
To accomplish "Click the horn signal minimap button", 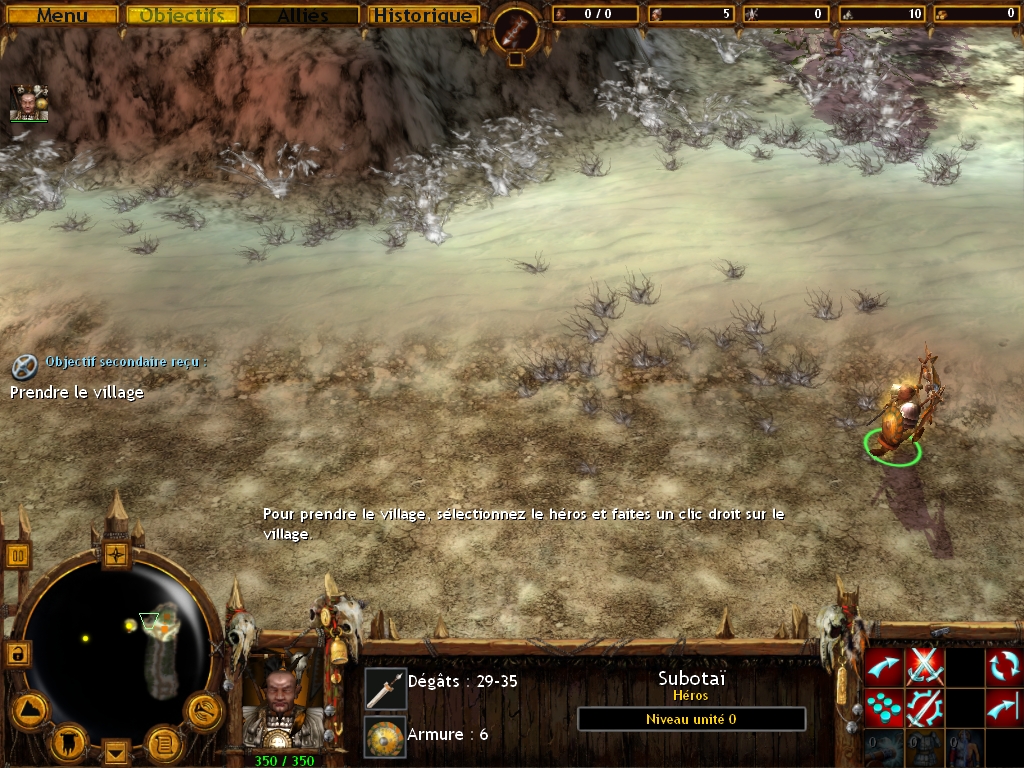I will 203,710.
